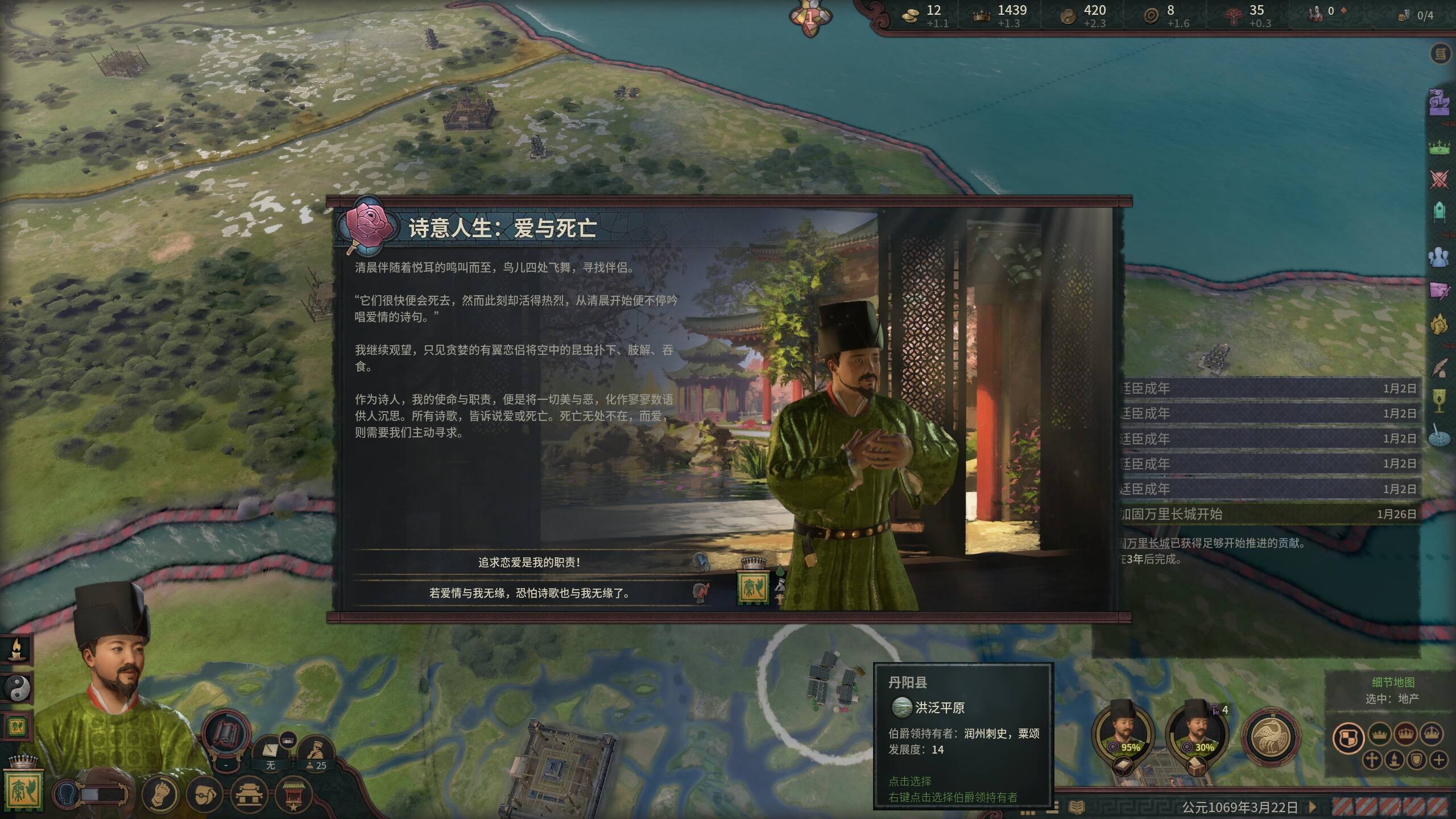Expand more map modes with plus button
The image size is (1456, 819).
pyautogui.click(x=1439, y=760)
